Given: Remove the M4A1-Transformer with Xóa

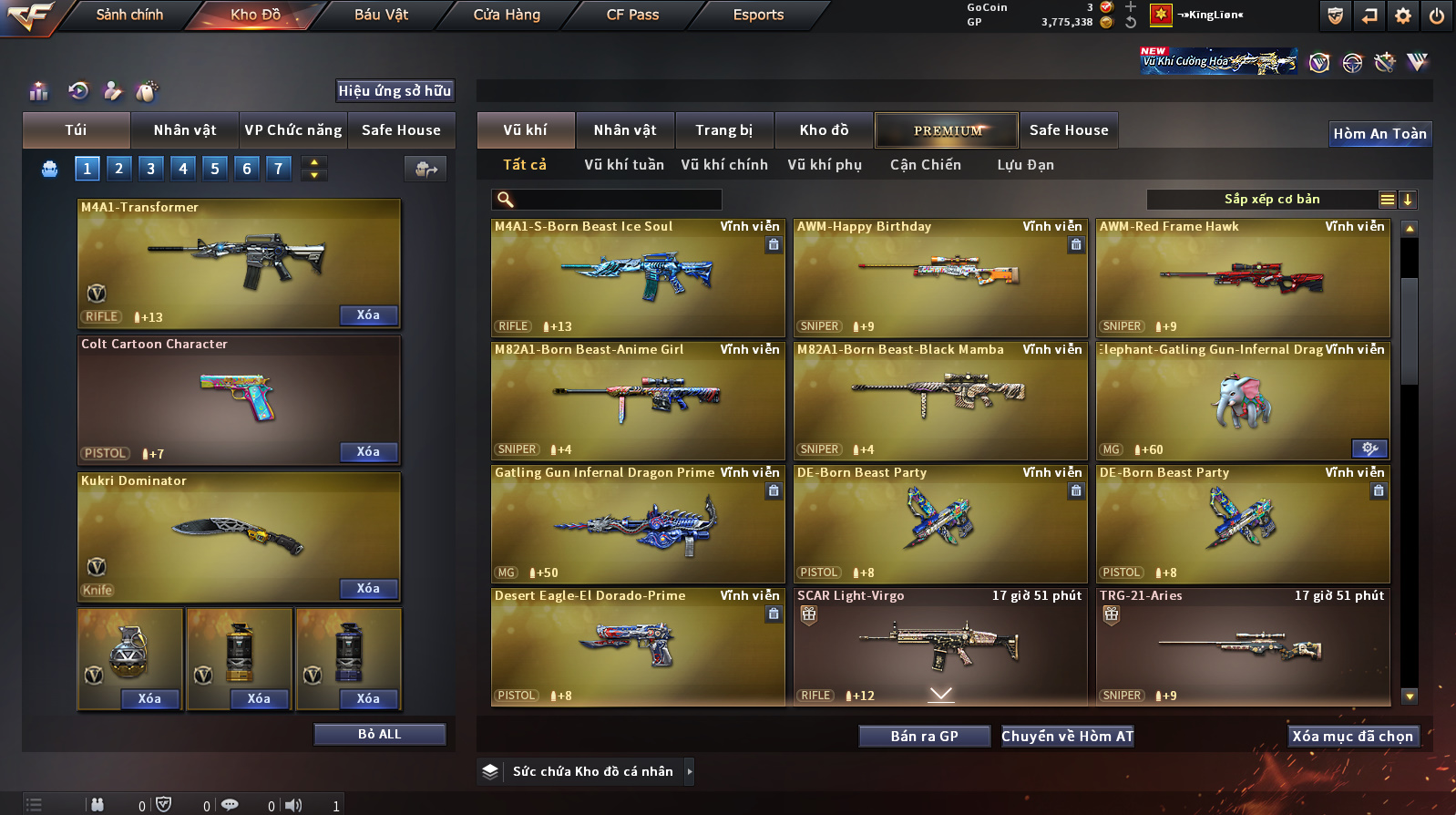Looking at the screenshot, I should coord(368,315).
